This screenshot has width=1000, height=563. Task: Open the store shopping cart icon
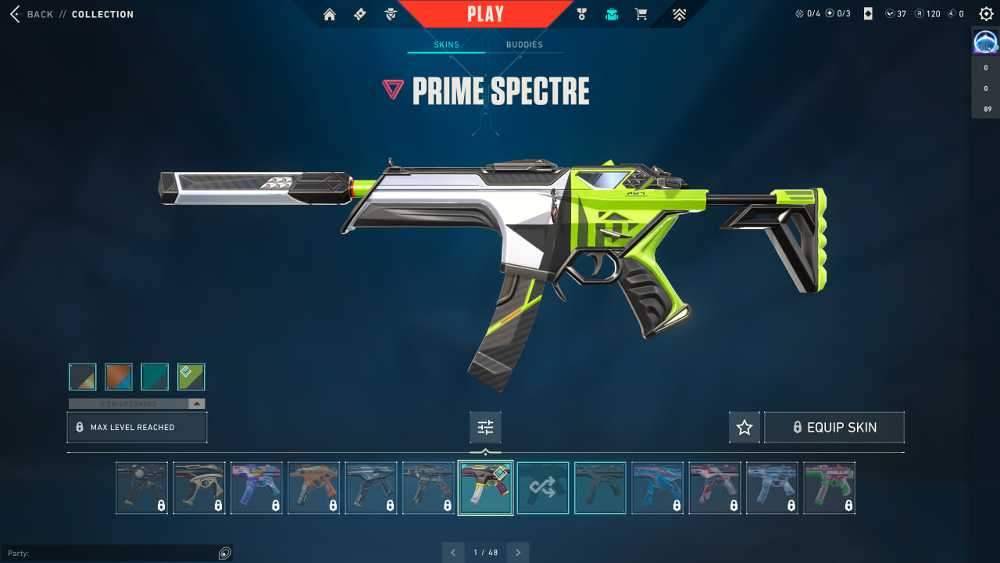tap(641, 14)
